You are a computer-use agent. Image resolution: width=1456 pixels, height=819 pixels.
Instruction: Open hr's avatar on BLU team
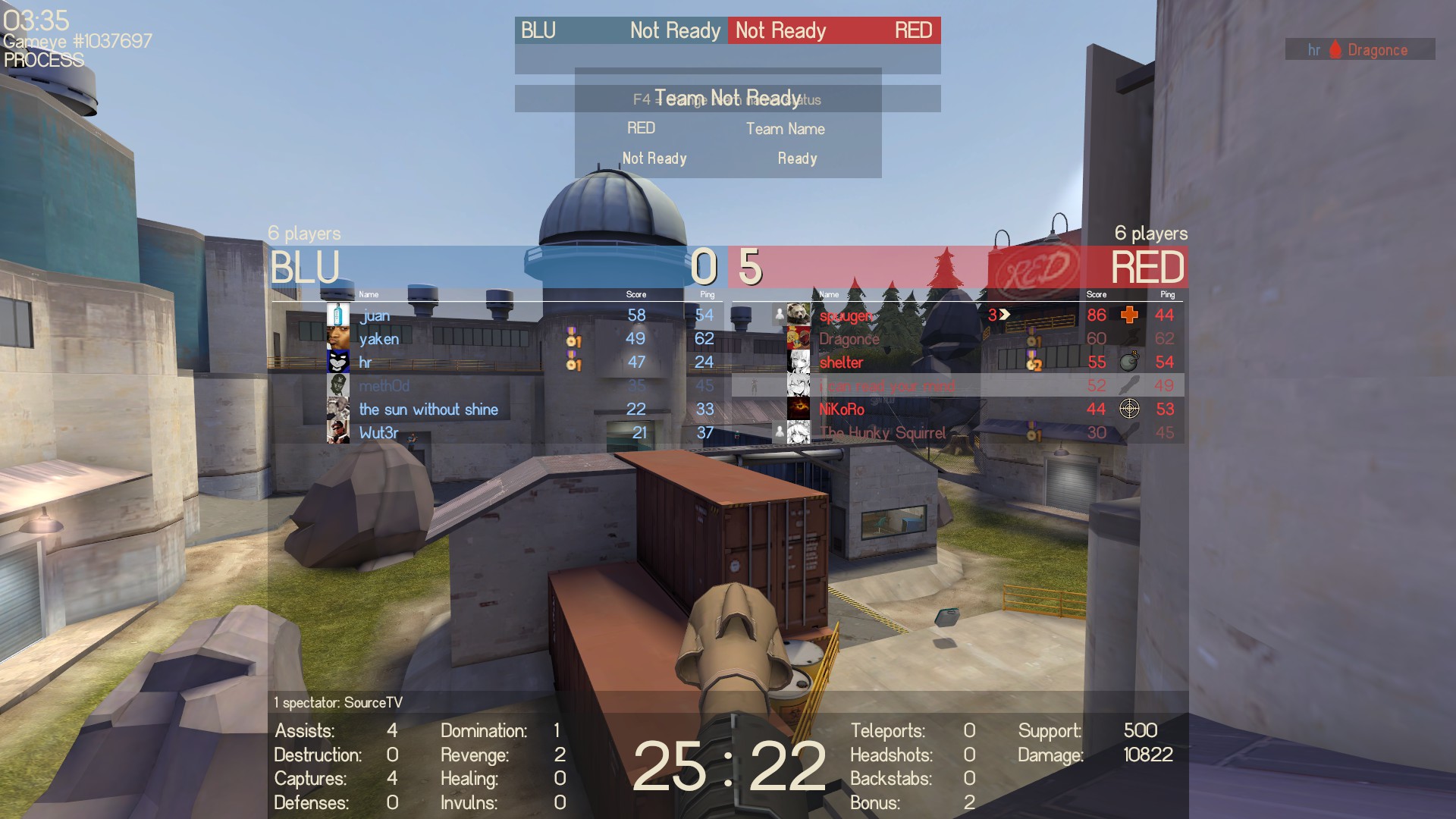(x=338, y=362)
